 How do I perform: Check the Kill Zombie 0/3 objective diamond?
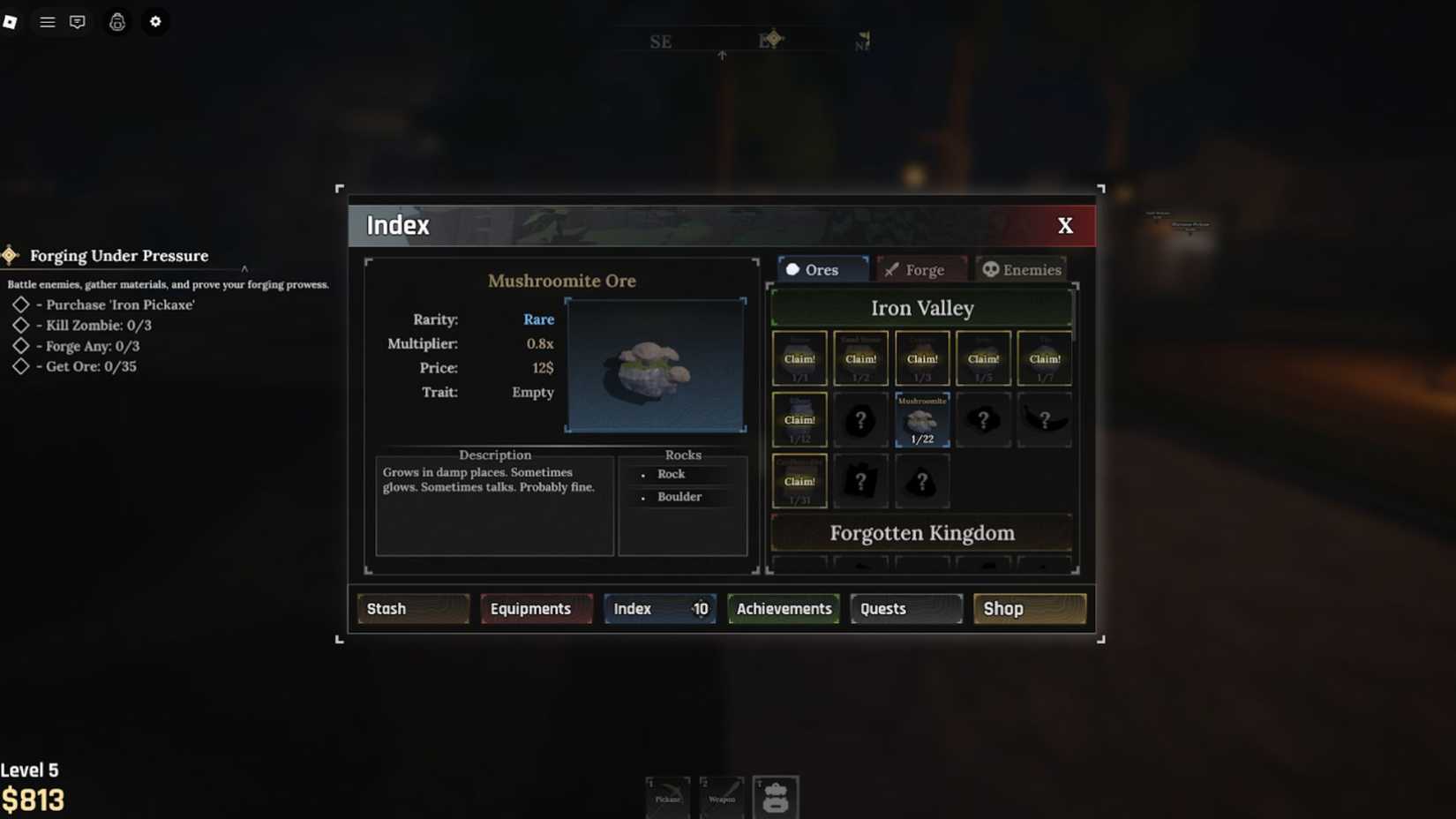coord(21,326)
